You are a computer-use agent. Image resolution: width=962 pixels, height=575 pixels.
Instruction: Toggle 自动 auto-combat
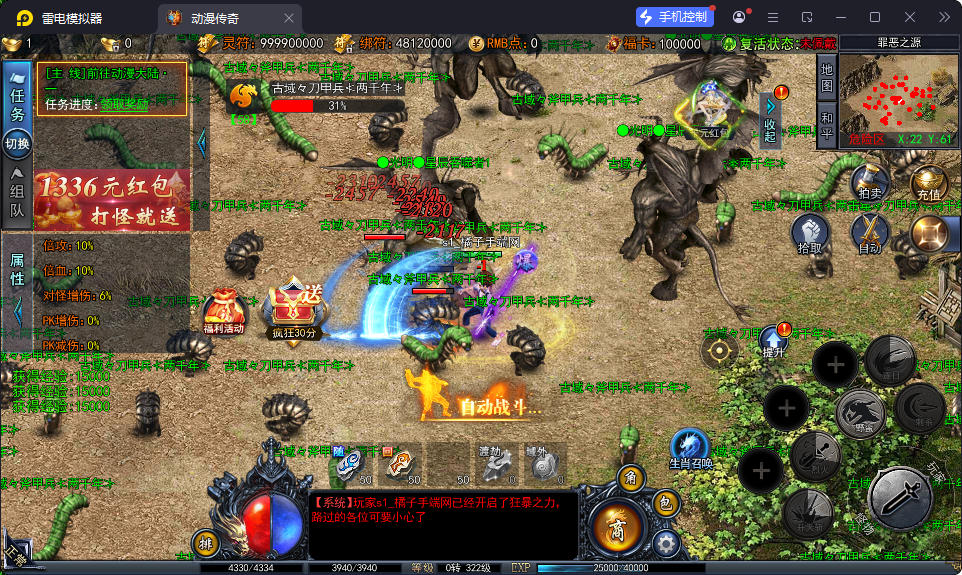869,234
